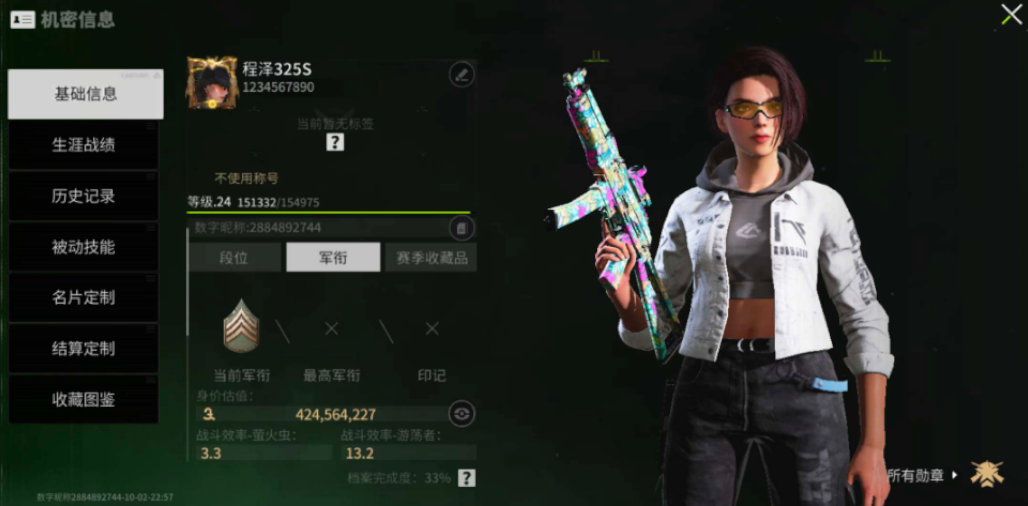Edit the player name with pencil icon
The height and width of the screenshot is (506, 1028).
(461, 73)
